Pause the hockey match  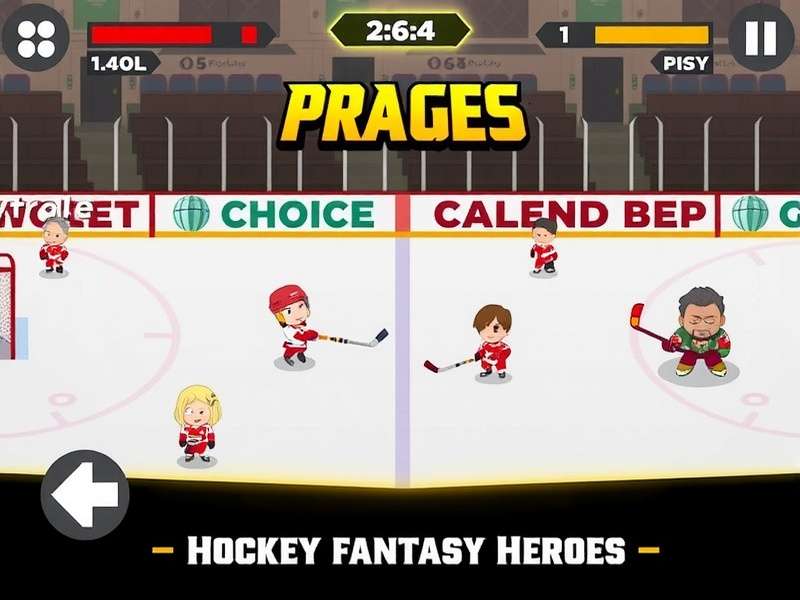pyautogui.click(x=760, y=38)
